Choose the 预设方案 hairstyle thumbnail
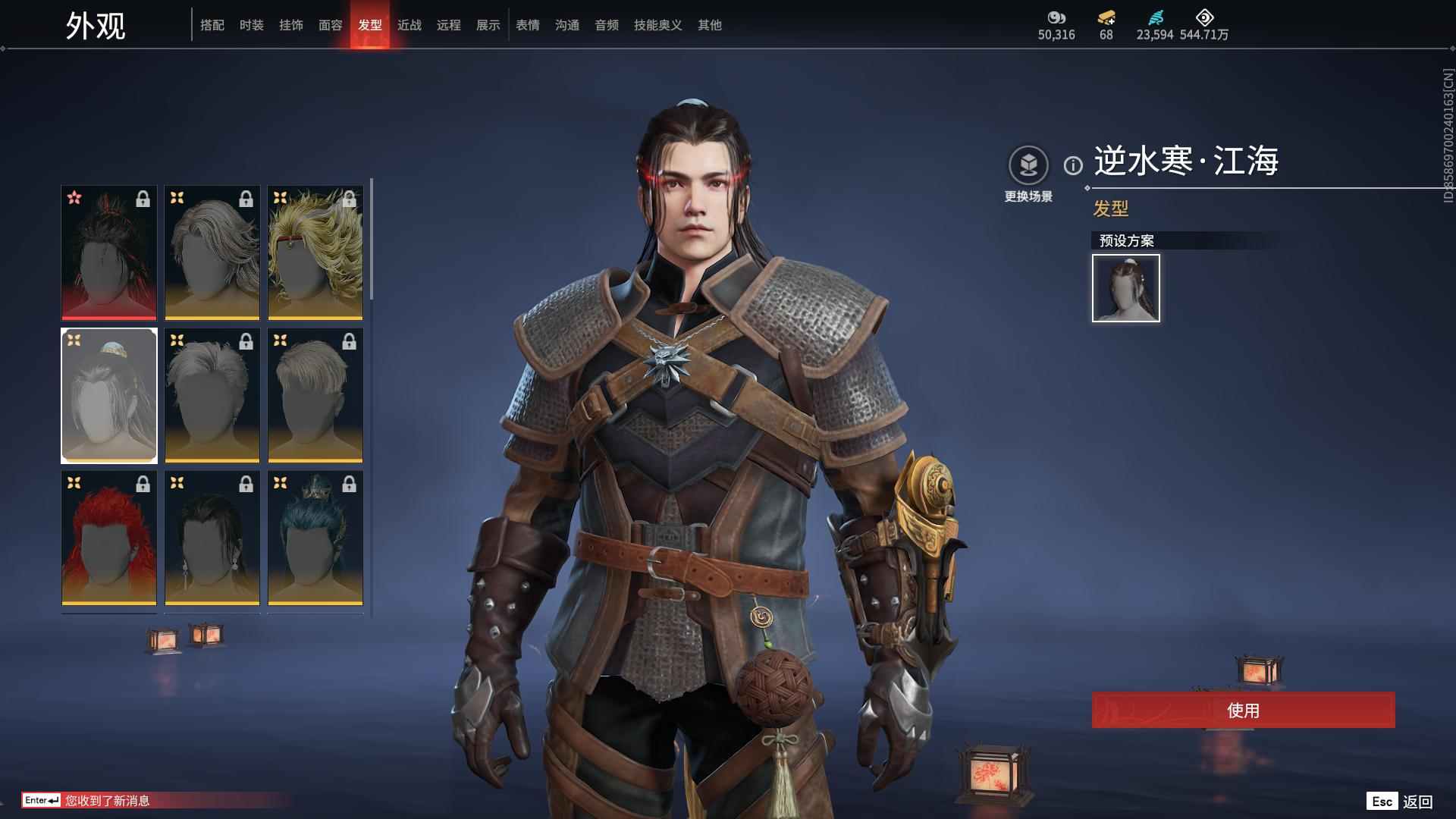Viewport: 1456px width, 819px height. click(1126, 288)
